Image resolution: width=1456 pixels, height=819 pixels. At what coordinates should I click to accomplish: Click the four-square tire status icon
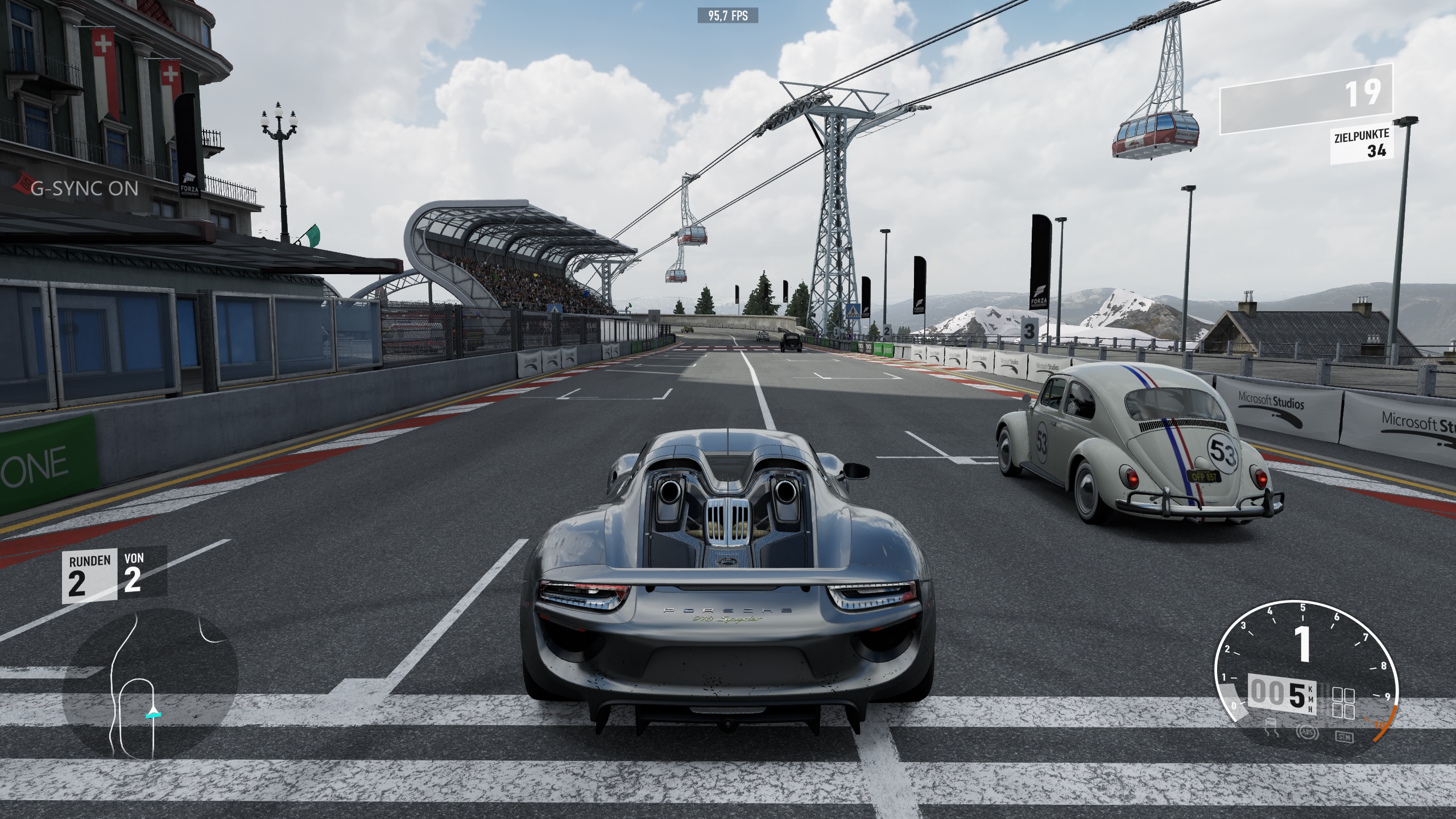[1343, 704]
